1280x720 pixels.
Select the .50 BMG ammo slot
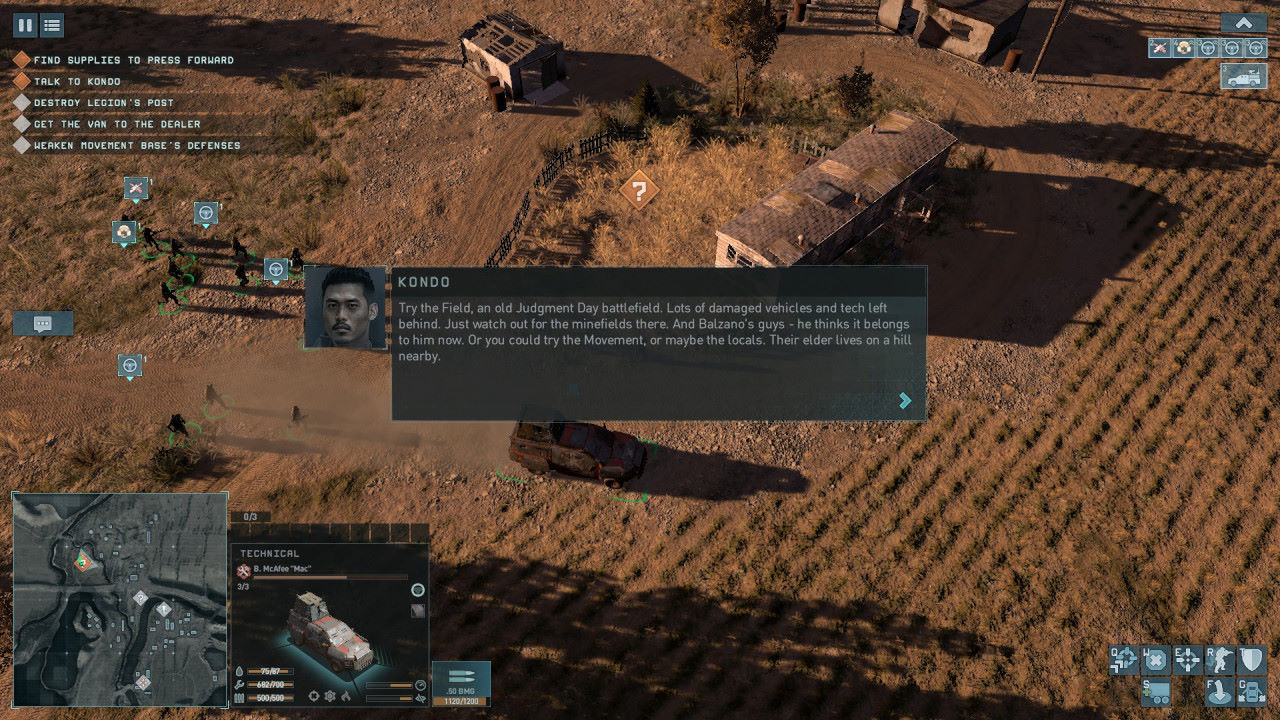(461, 684)
